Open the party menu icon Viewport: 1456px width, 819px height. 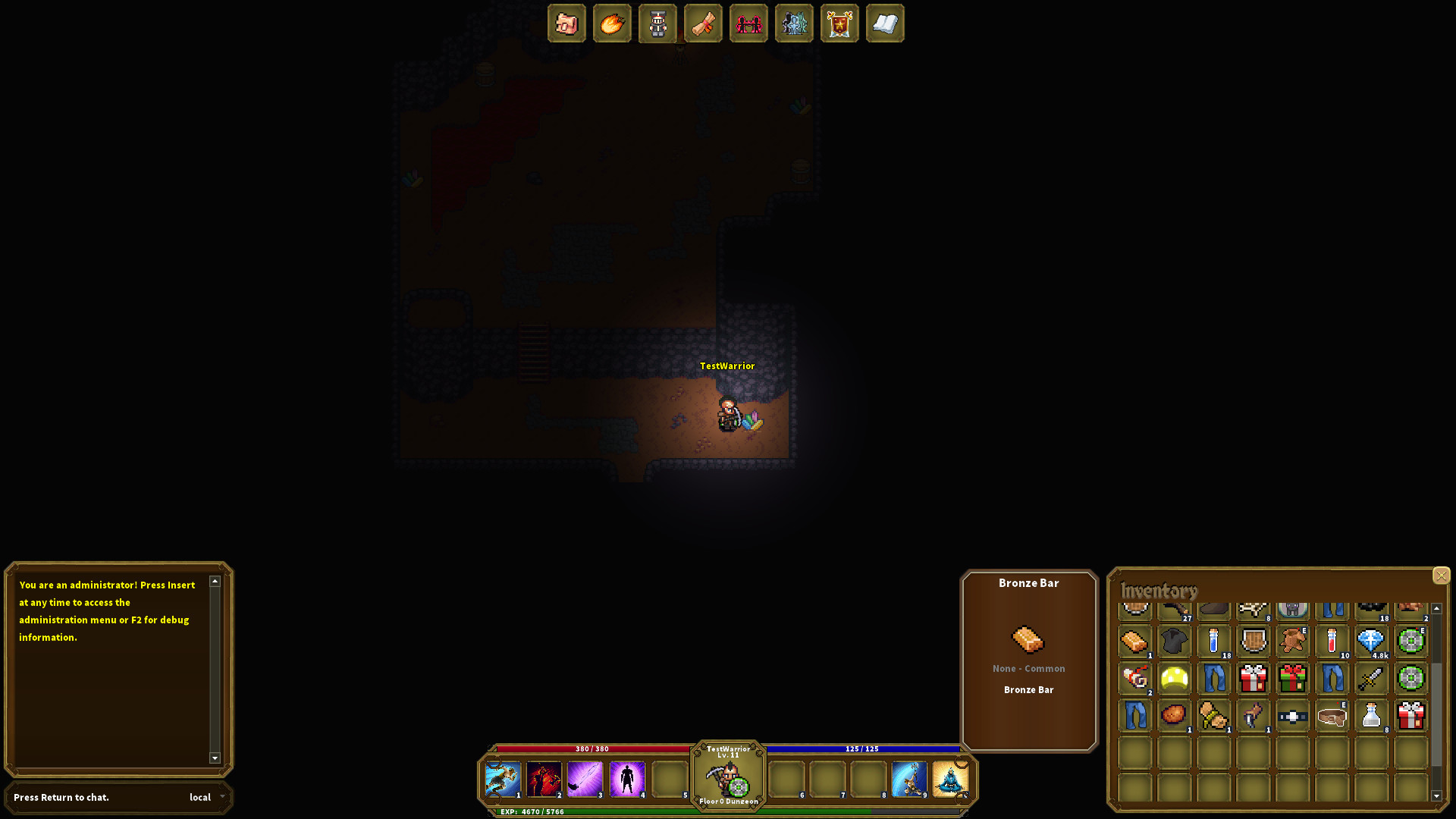click(748, 24)
